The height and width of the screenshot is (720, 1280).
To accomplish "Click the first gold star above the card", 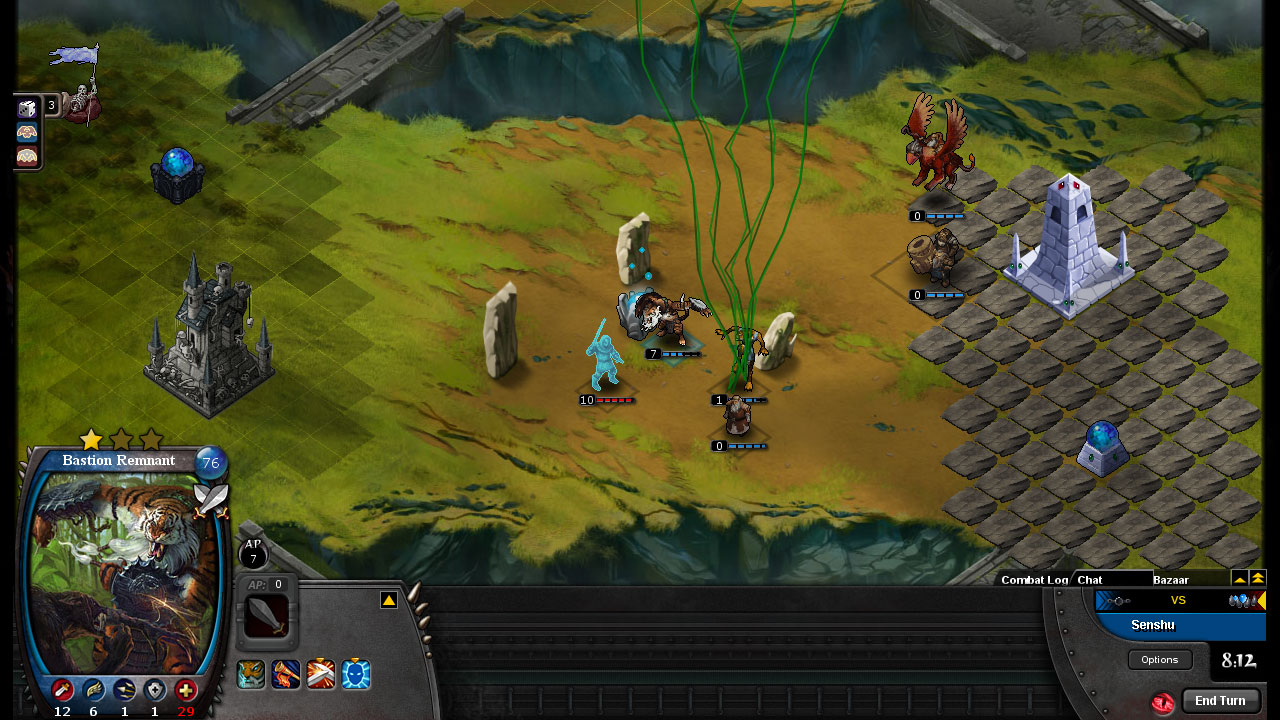I will pyautogui.click(x=92, y=437).
